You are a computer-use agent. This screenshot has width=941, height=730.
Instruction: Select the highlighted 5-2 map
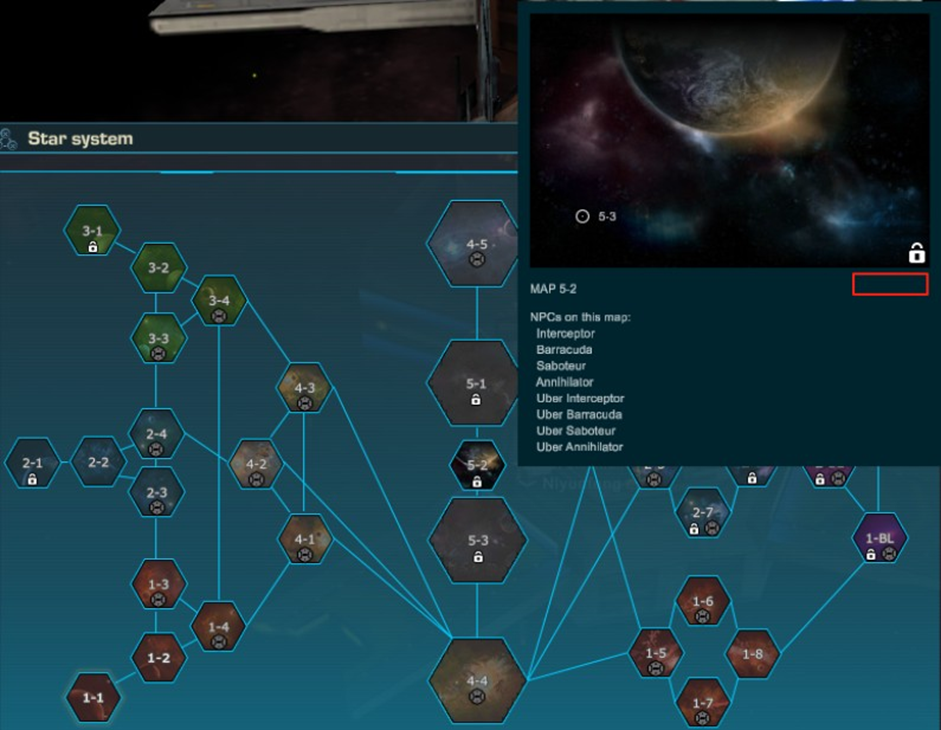(477, 466)
